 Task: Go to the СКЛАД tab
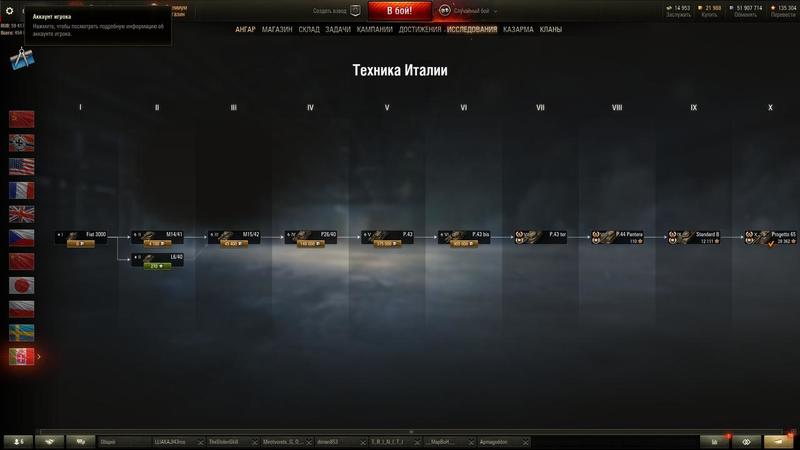point(309,30)
